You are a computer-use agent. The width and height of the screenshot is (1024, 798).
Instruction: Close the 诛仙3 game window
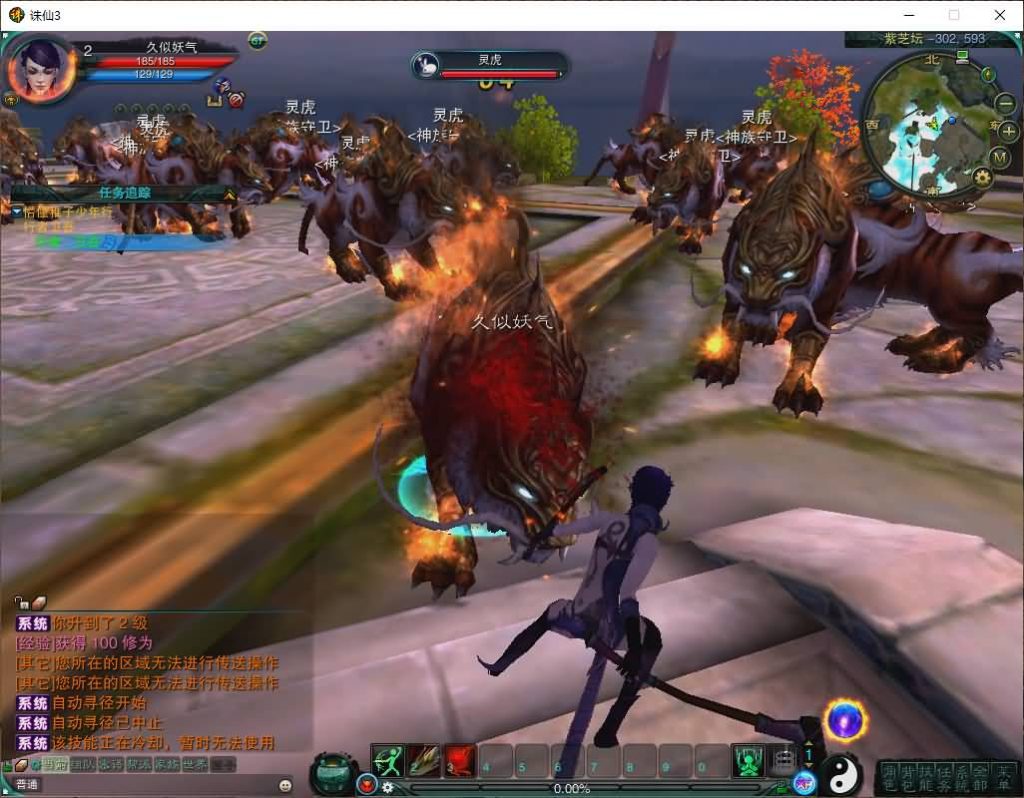click(x=999, y=15)
